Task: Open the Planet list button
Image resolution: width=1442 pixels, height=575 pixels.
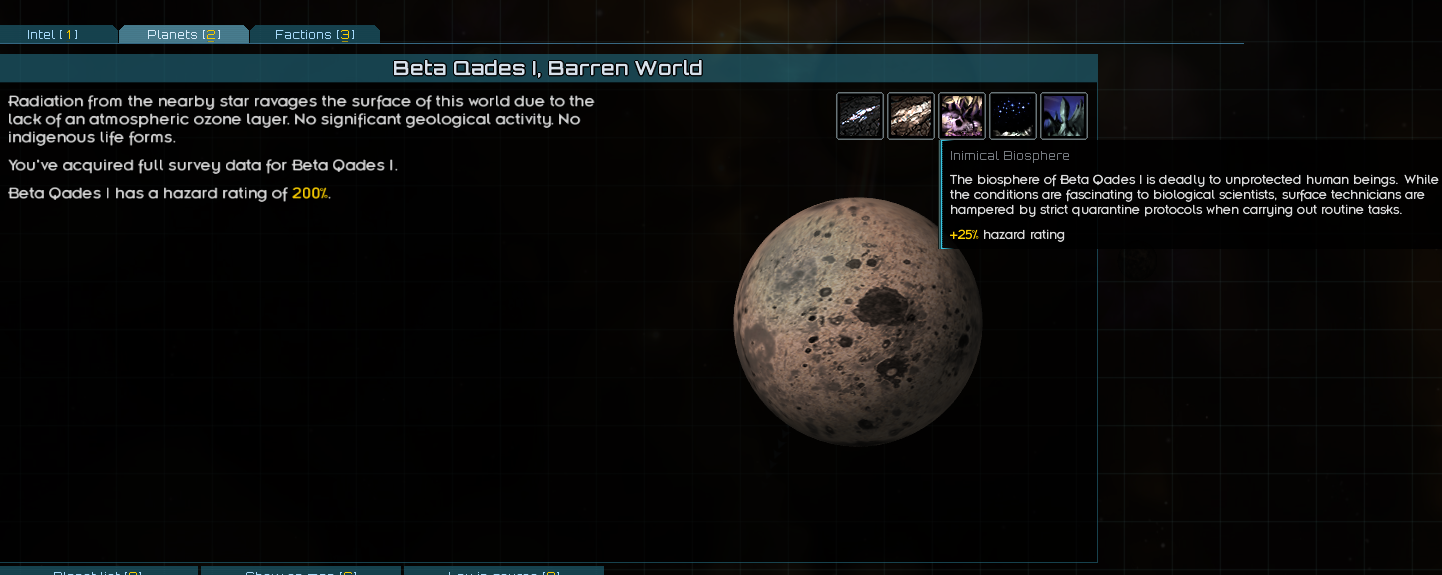Action: [x=98, y=571]
